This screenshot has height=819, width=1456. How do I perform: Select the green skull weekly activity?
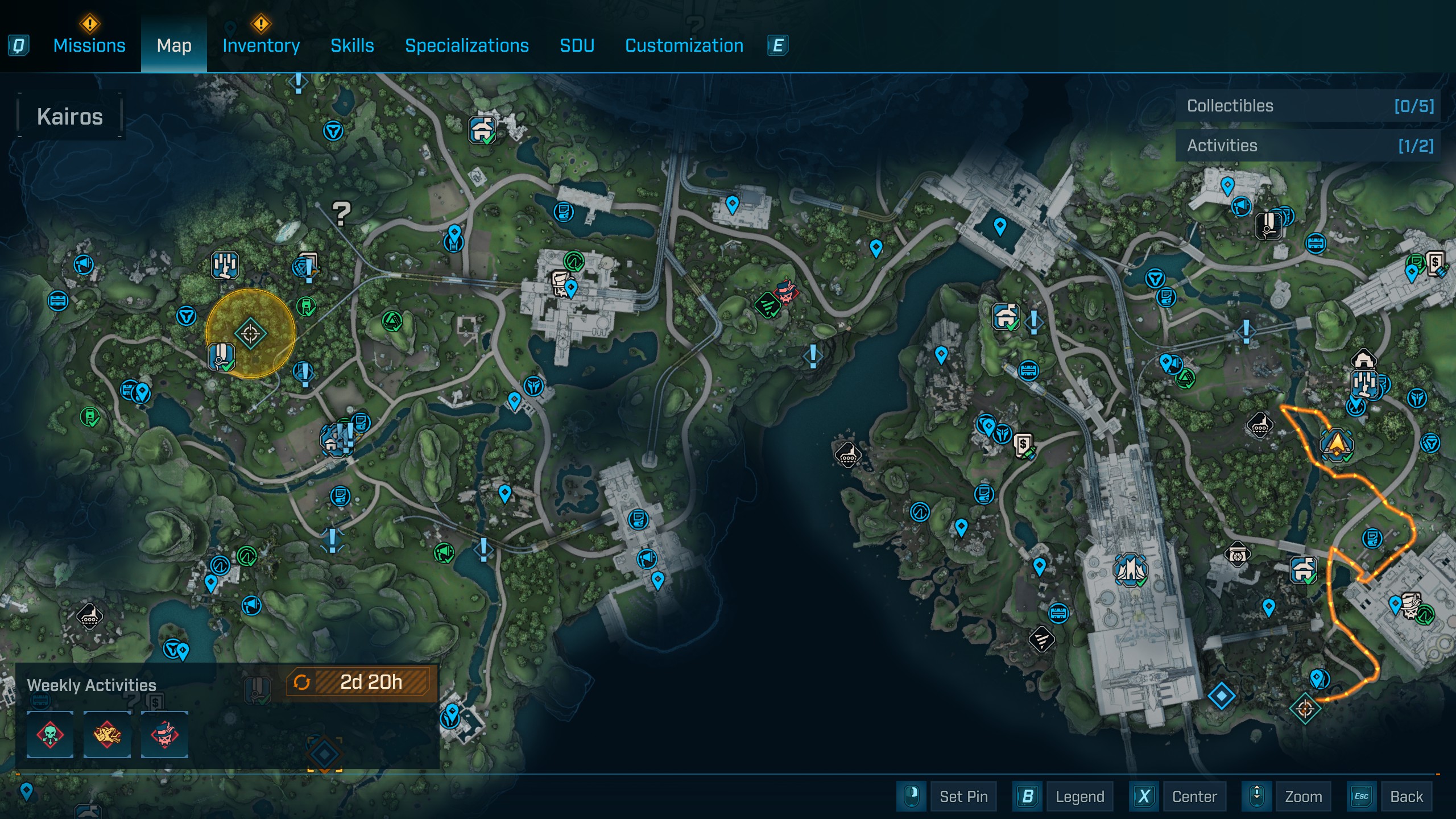point(50,734)
